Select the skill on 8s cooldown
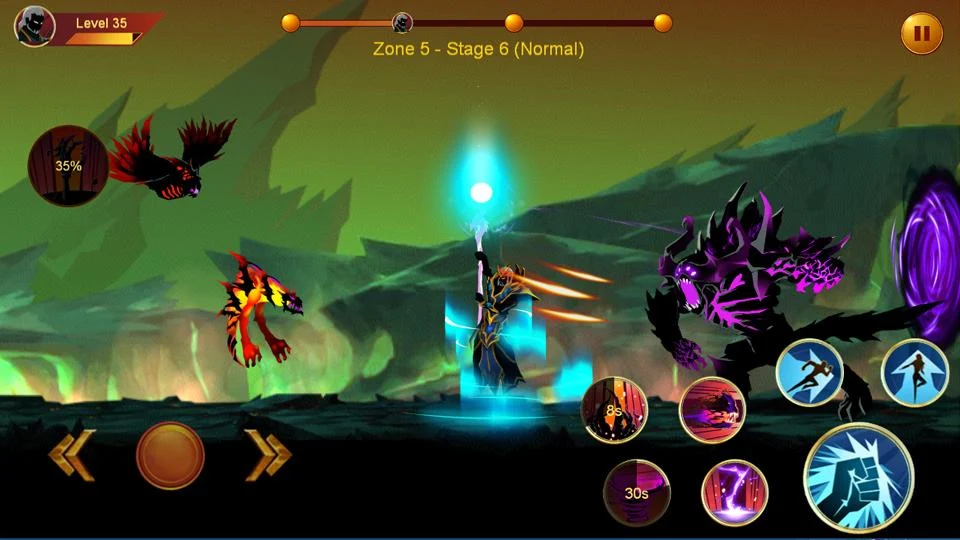This screenshot has width=960, height=540. (615, 409)
